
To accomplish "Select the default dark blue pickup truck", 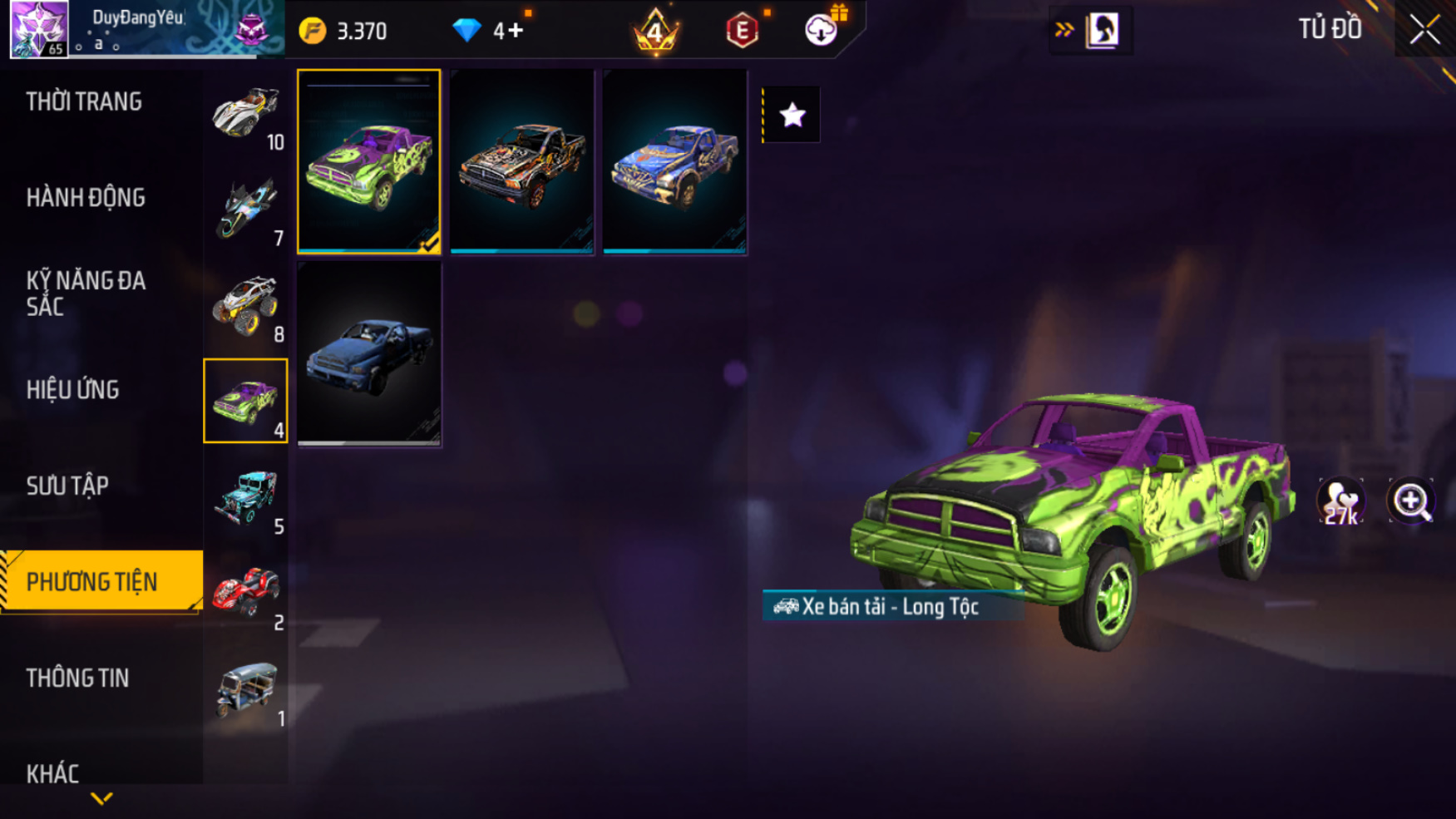I will pos(369,354).
